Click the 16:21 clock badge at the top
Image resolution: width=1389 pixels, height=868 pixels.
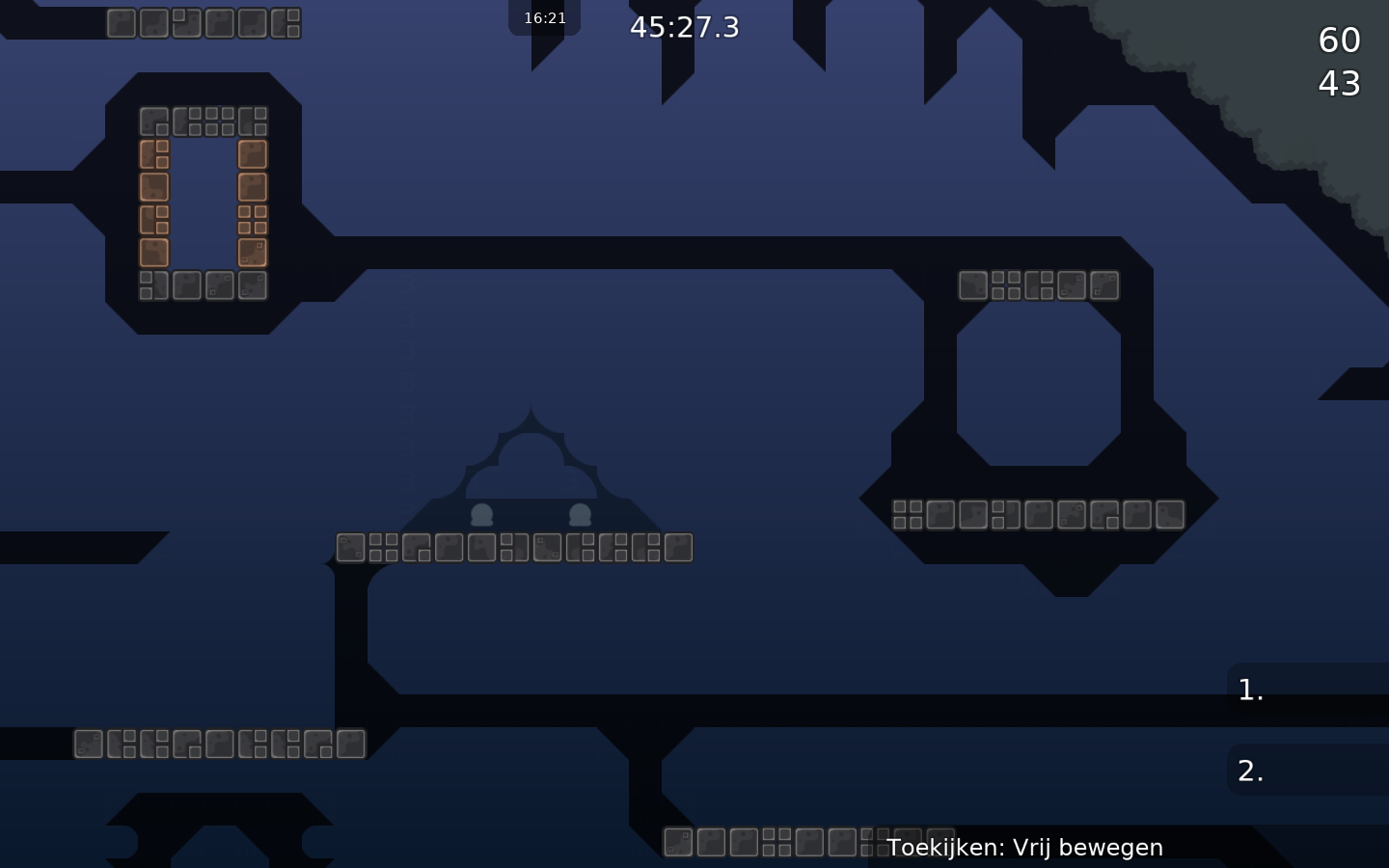(545, 16)
